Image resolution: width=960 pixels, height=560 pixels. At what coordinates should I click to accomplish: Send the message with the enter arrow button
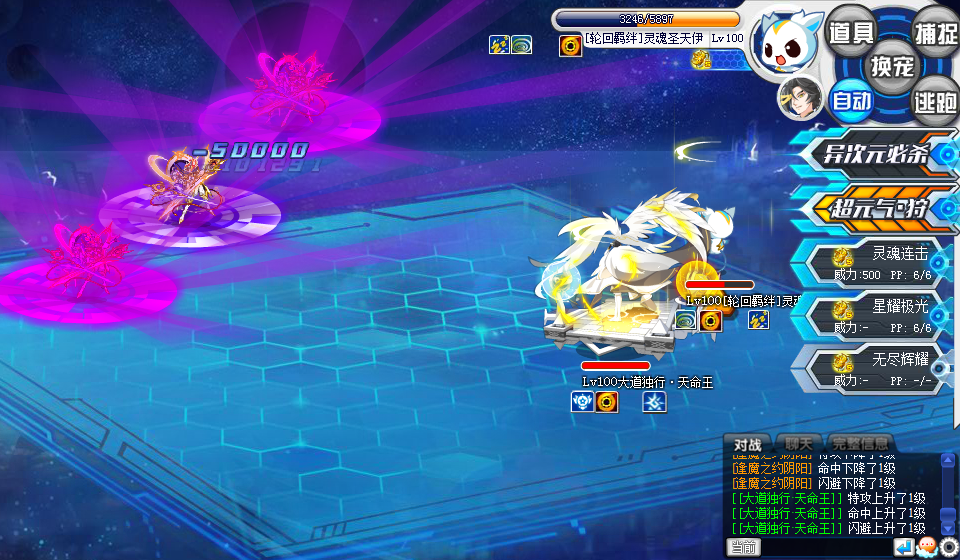pos(903,547)
